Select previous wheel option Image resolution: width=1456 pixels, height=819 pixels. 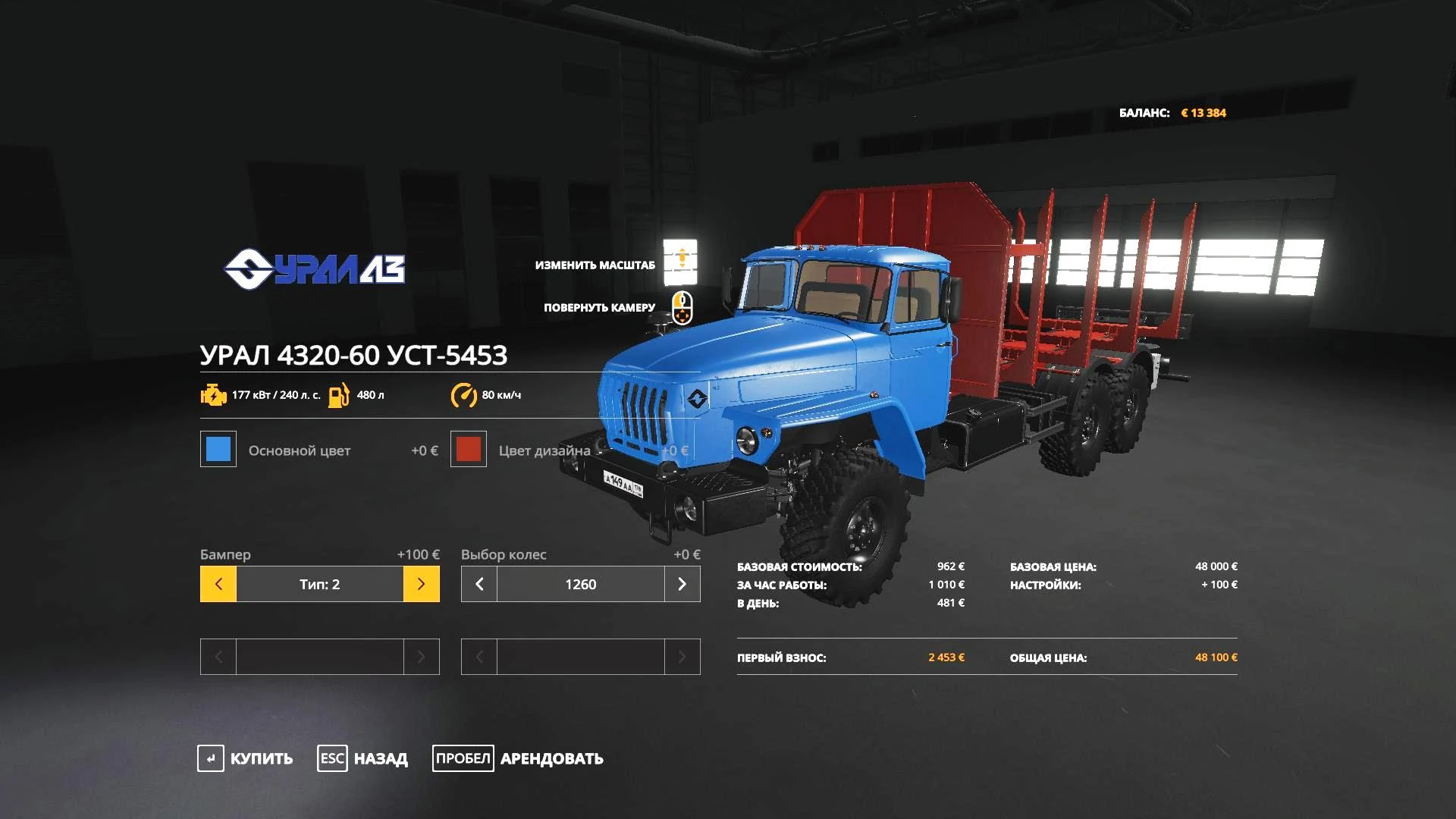(x=479, y=584)
